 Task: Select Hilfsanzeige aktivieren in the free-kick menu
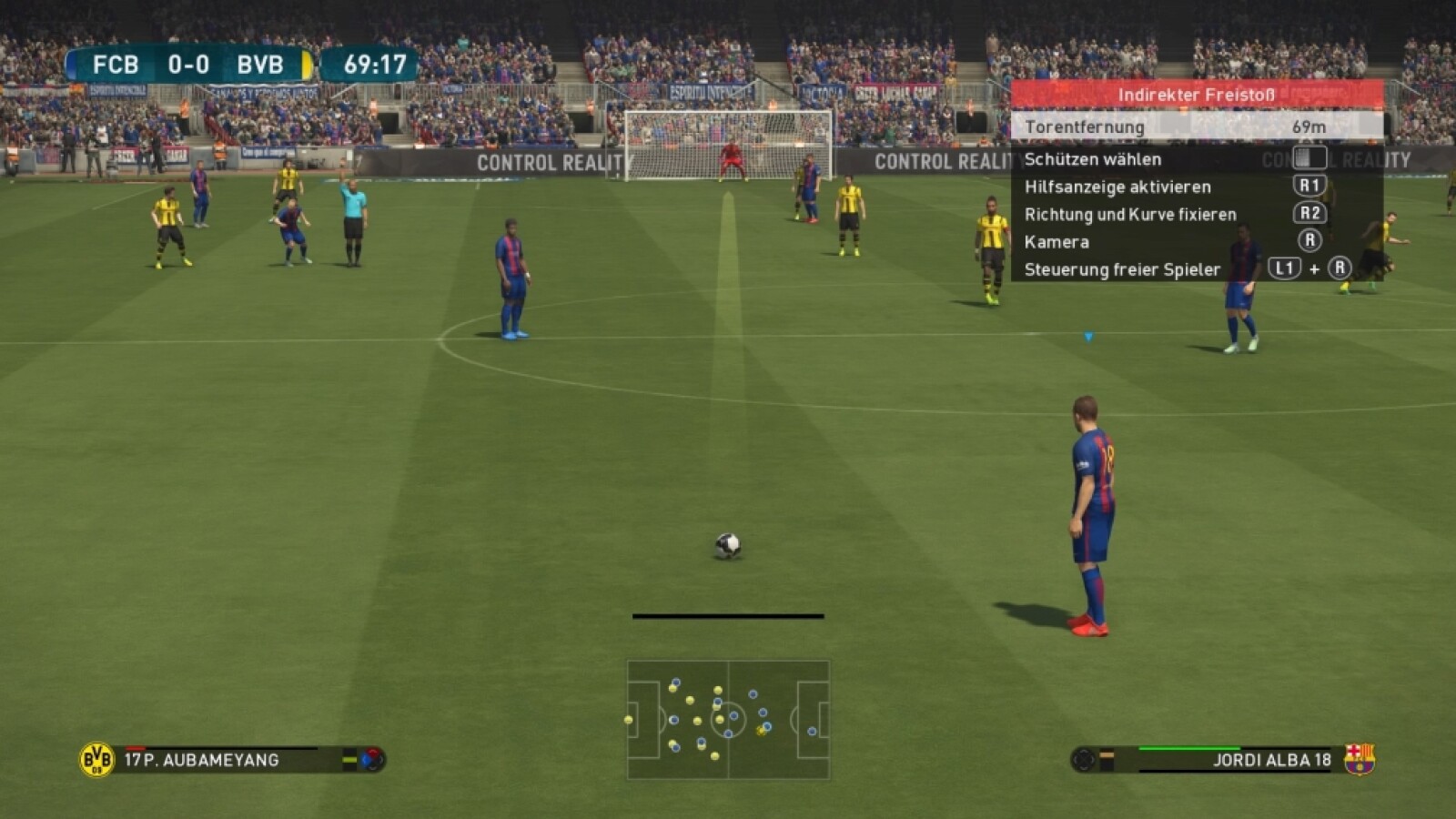coord(1117,187)
